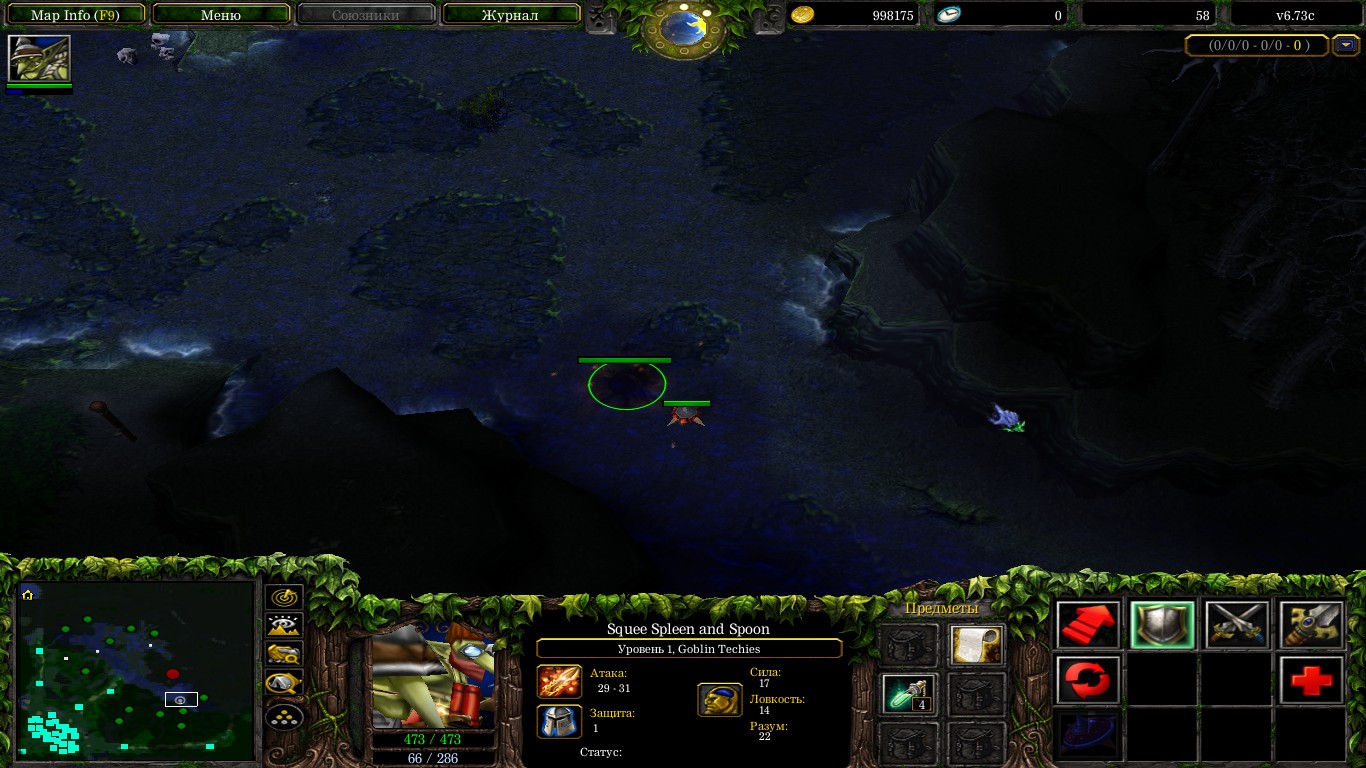Toggle minimap ally color mode
Viewport: 1366px width, 768px height.
(x=285, y=655)
